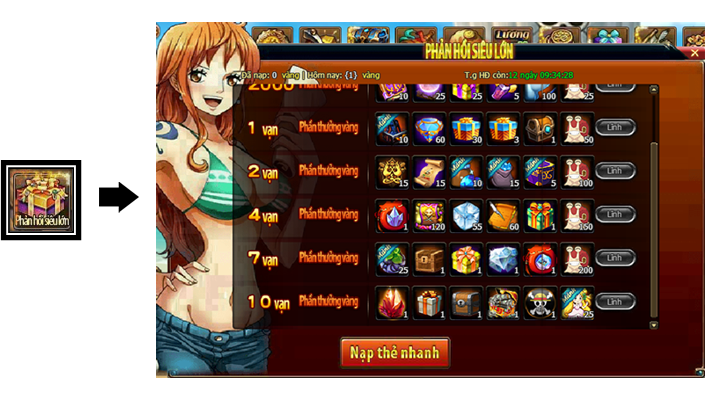Click the Nạp thẻ nhanh button
Viewport: 705px width, 400px height.
coord(395,352)
